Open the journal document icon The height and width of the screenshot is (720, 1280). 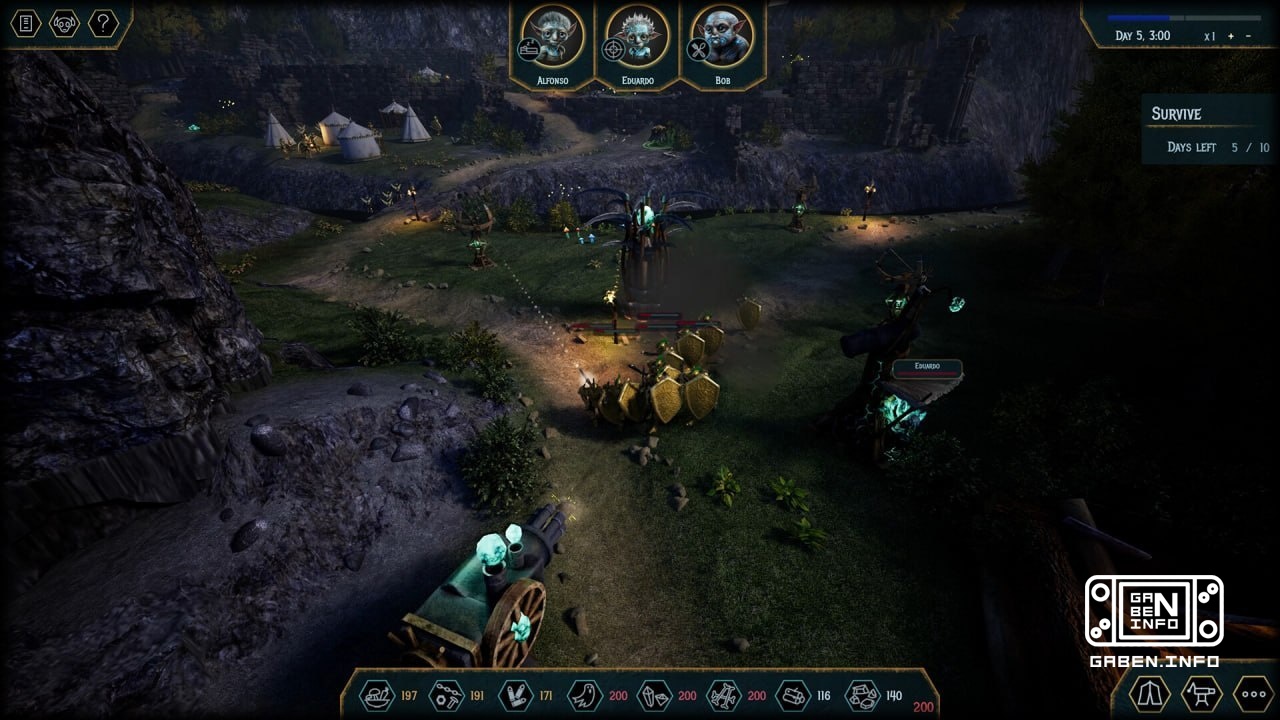tap(26, 23)
